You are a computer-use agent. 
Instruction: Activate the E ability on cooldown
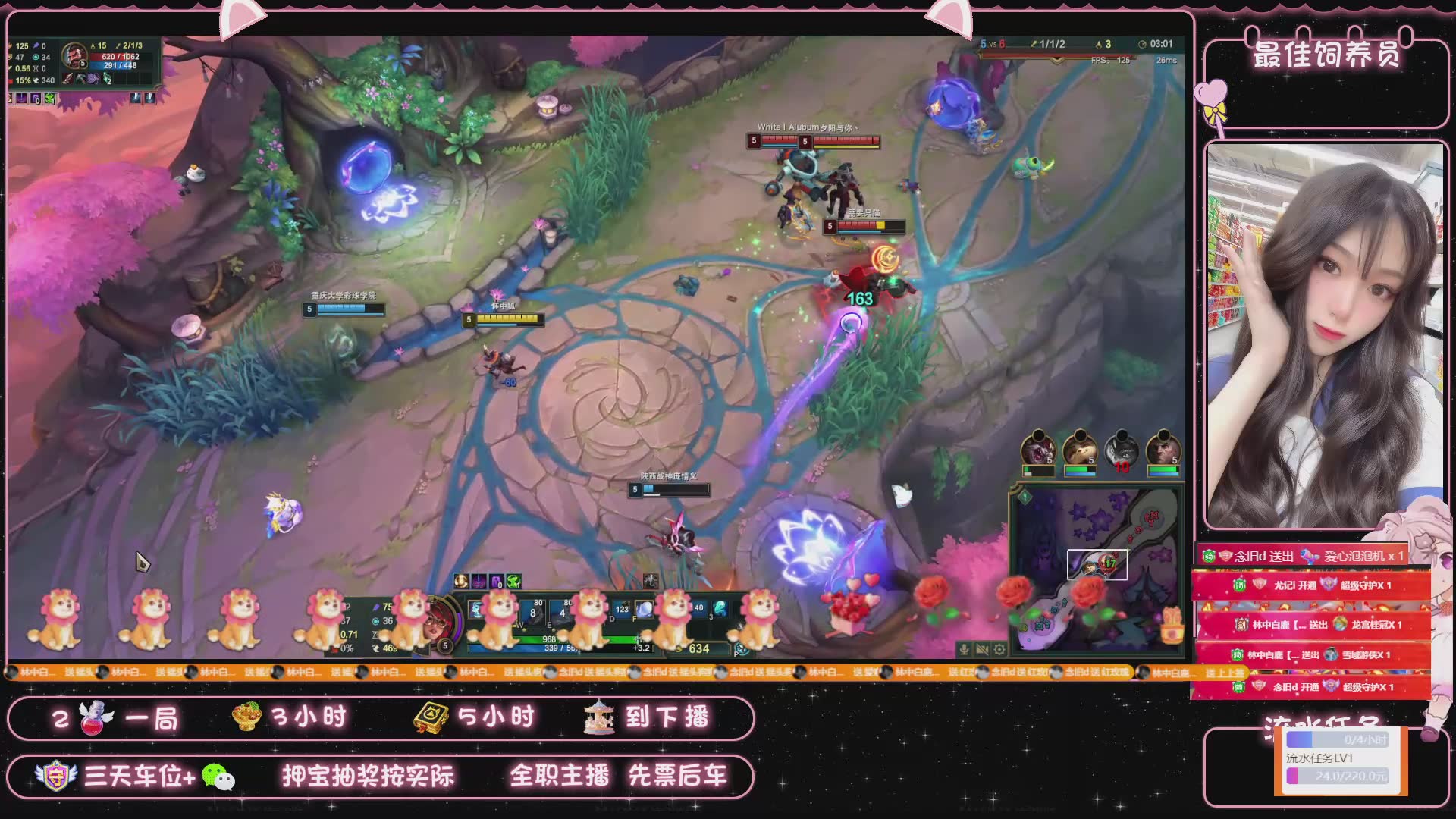pos(562,611)
